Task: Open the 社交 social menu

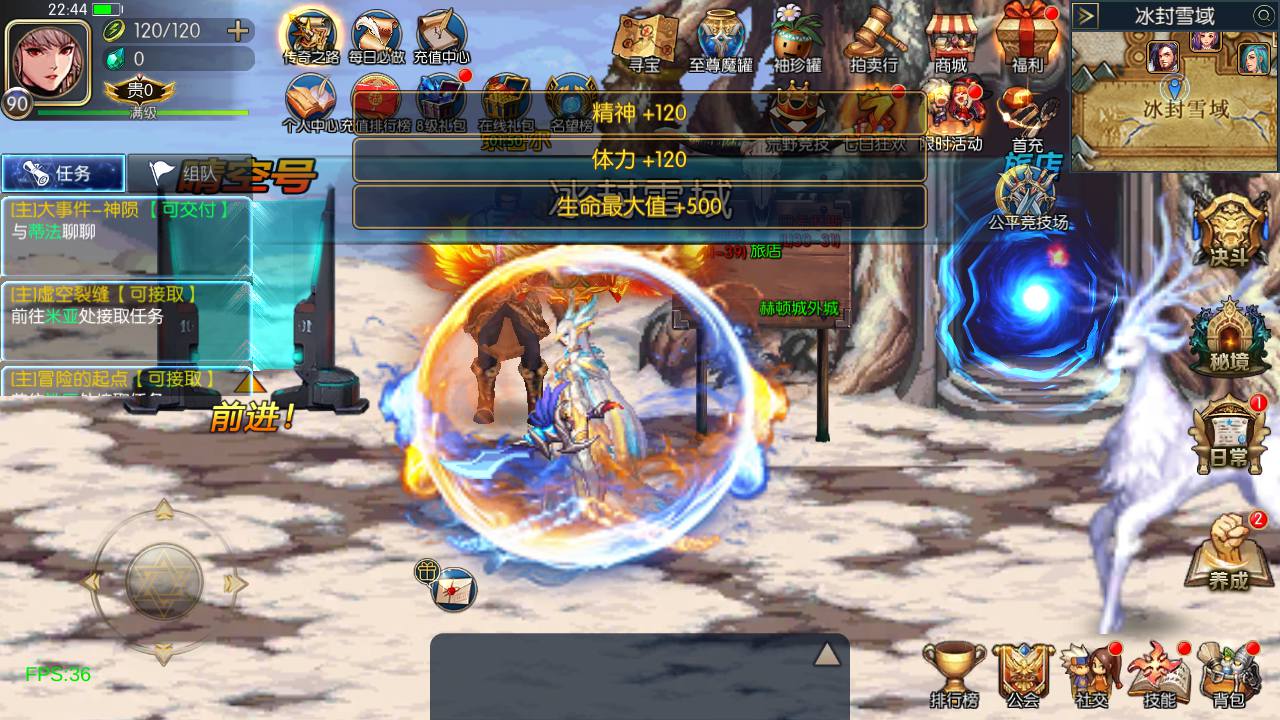Action: [1090, 674]
